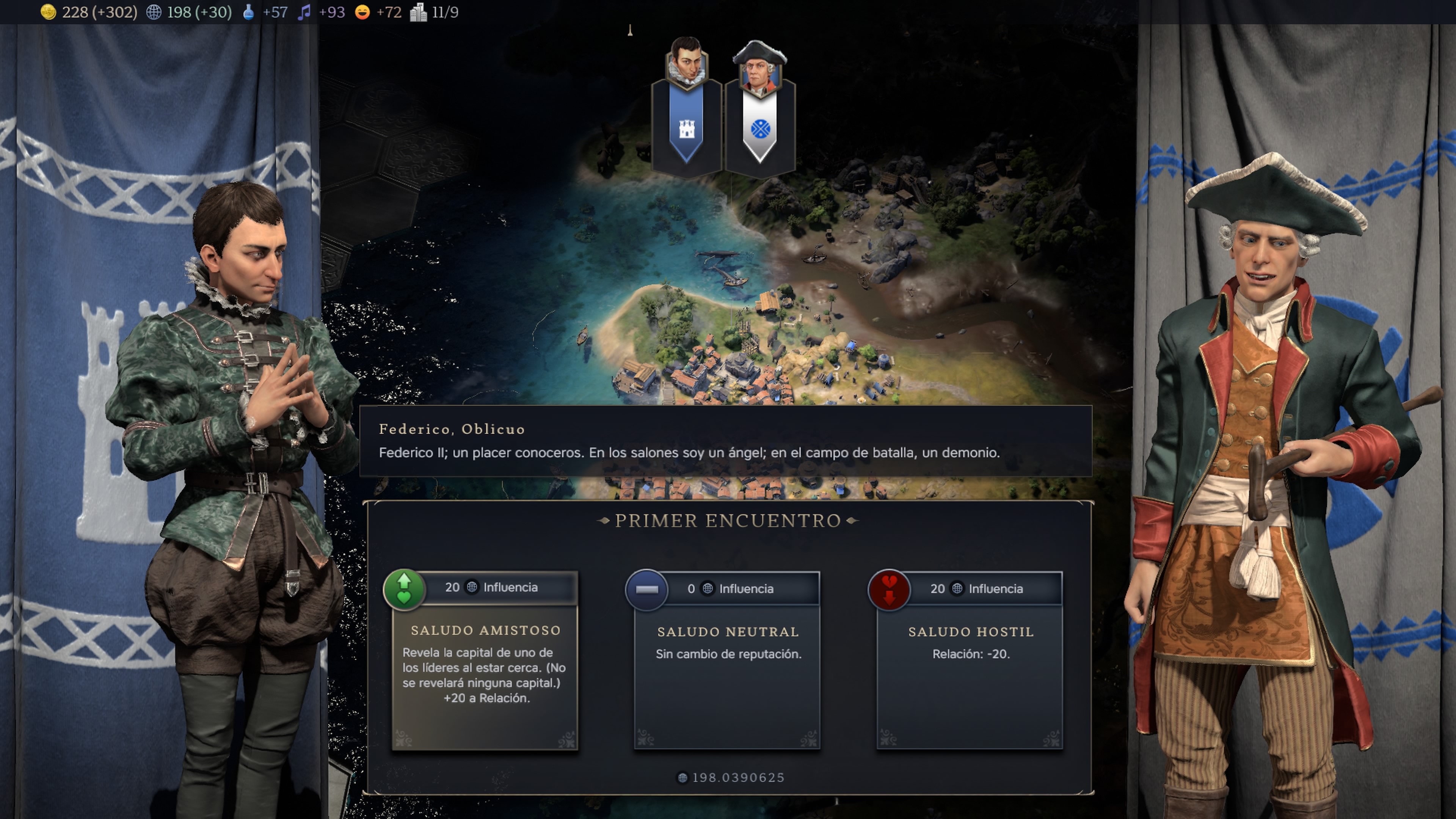
Task: Choose the Saludo Amistoso greeting
Action: click(485, 661)
